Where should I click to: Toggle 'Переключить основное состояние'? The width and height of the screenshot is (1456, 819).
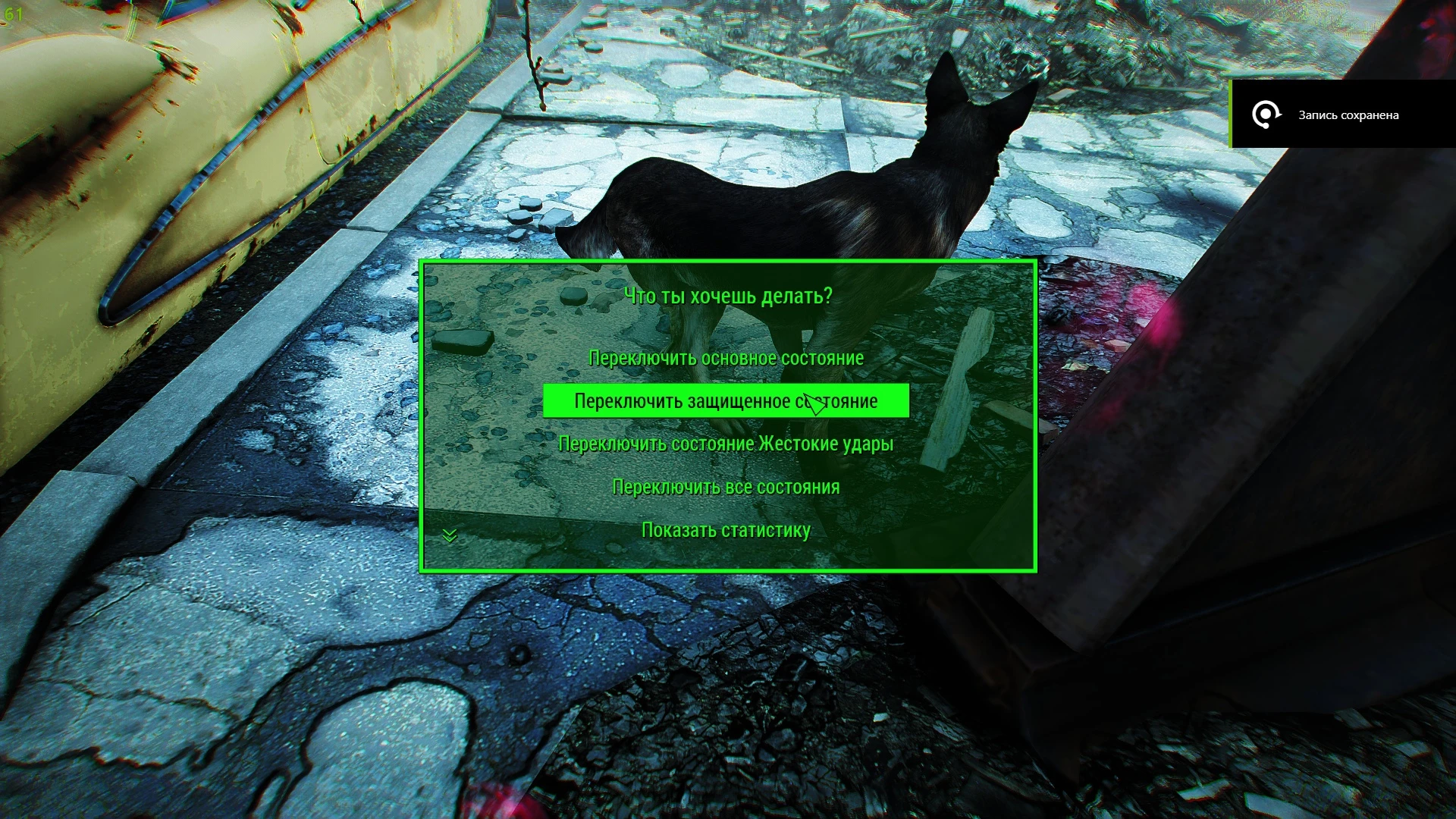pos(726,358)
